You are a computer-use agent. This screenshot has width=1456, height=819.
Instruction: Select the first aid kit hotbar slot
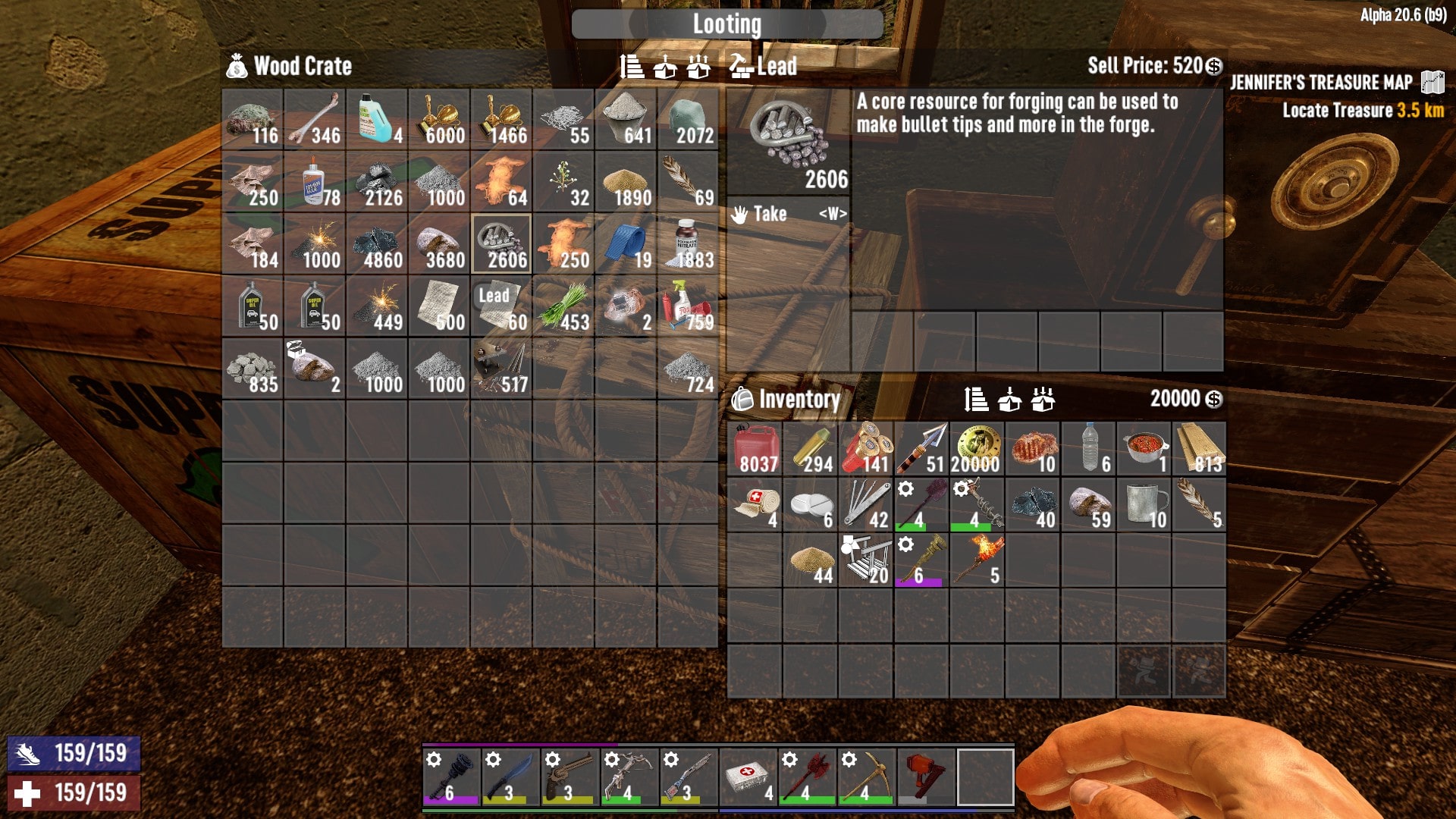[748, 777]
